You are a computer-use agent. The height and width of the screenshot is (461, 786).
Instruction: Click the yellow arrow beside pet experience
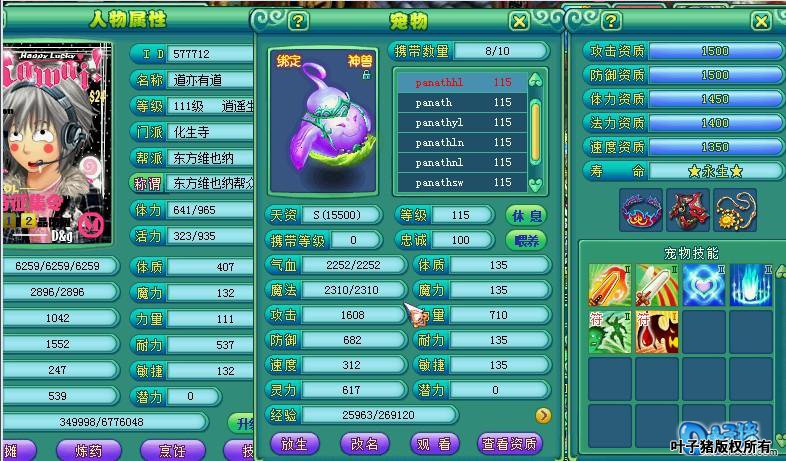543,415
